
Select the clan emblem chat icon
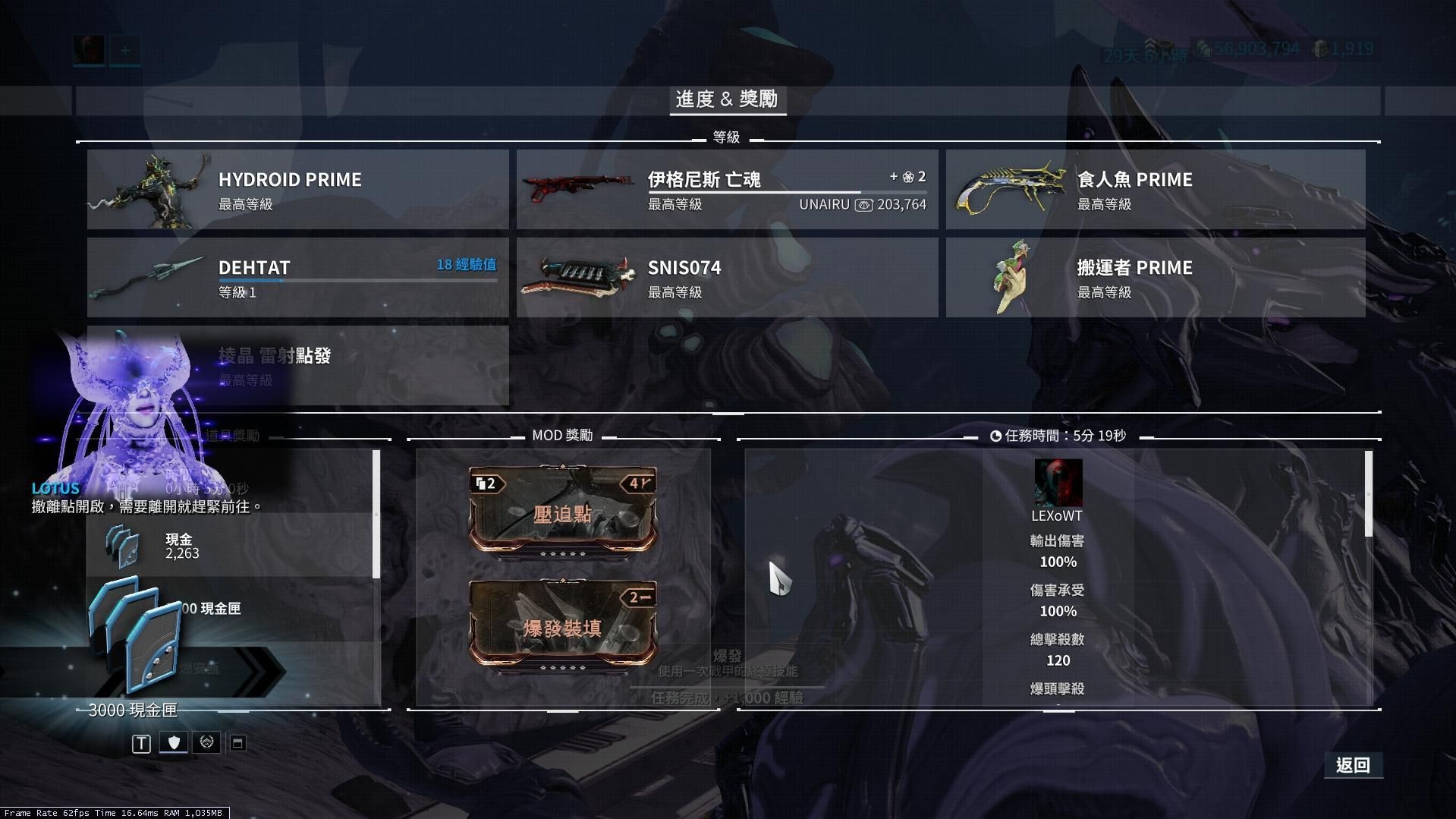coord(205,743)
